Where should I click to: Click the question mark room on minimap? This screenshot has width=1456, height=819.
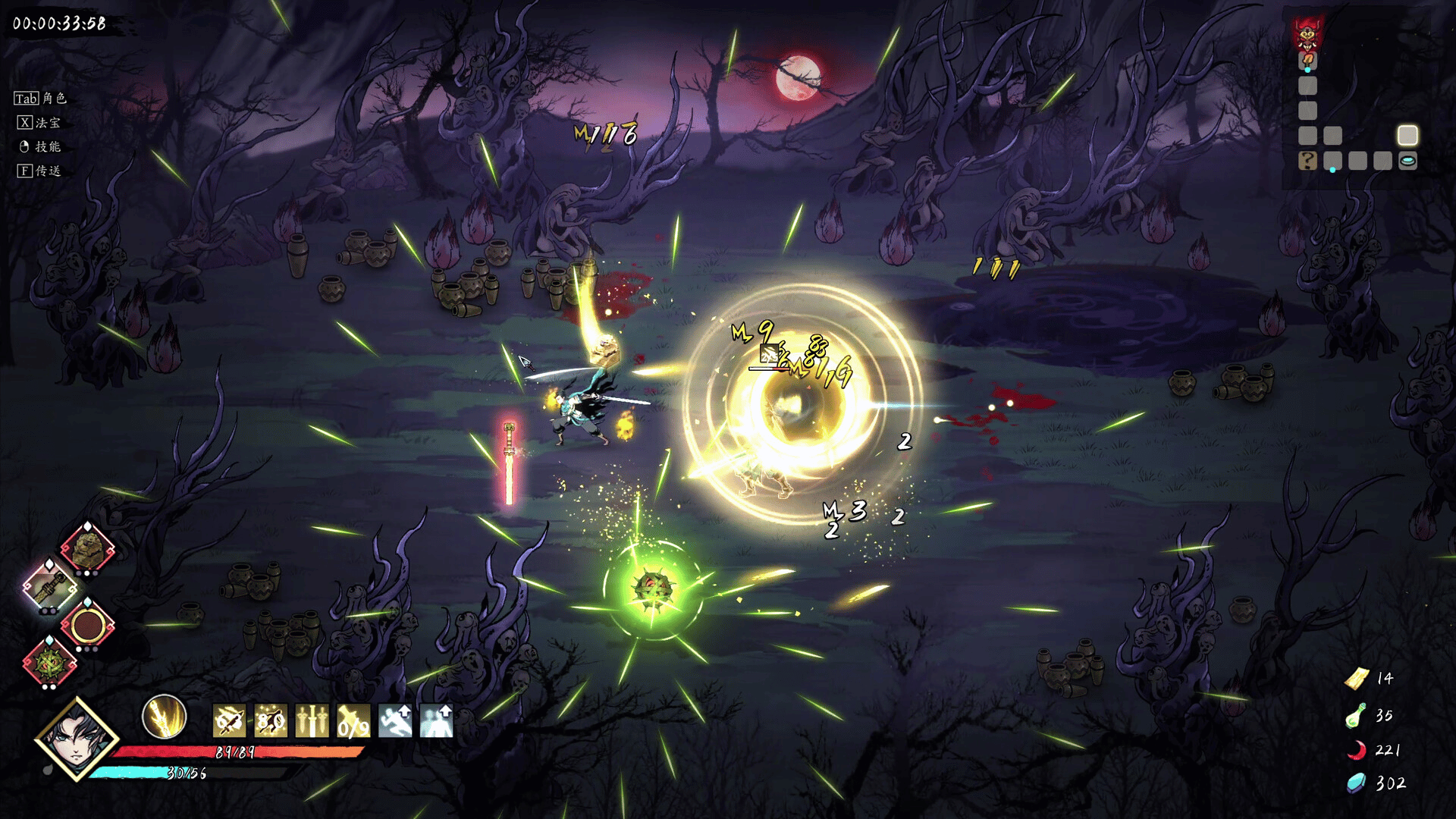pyautogui.click(x=1307, y=161)
